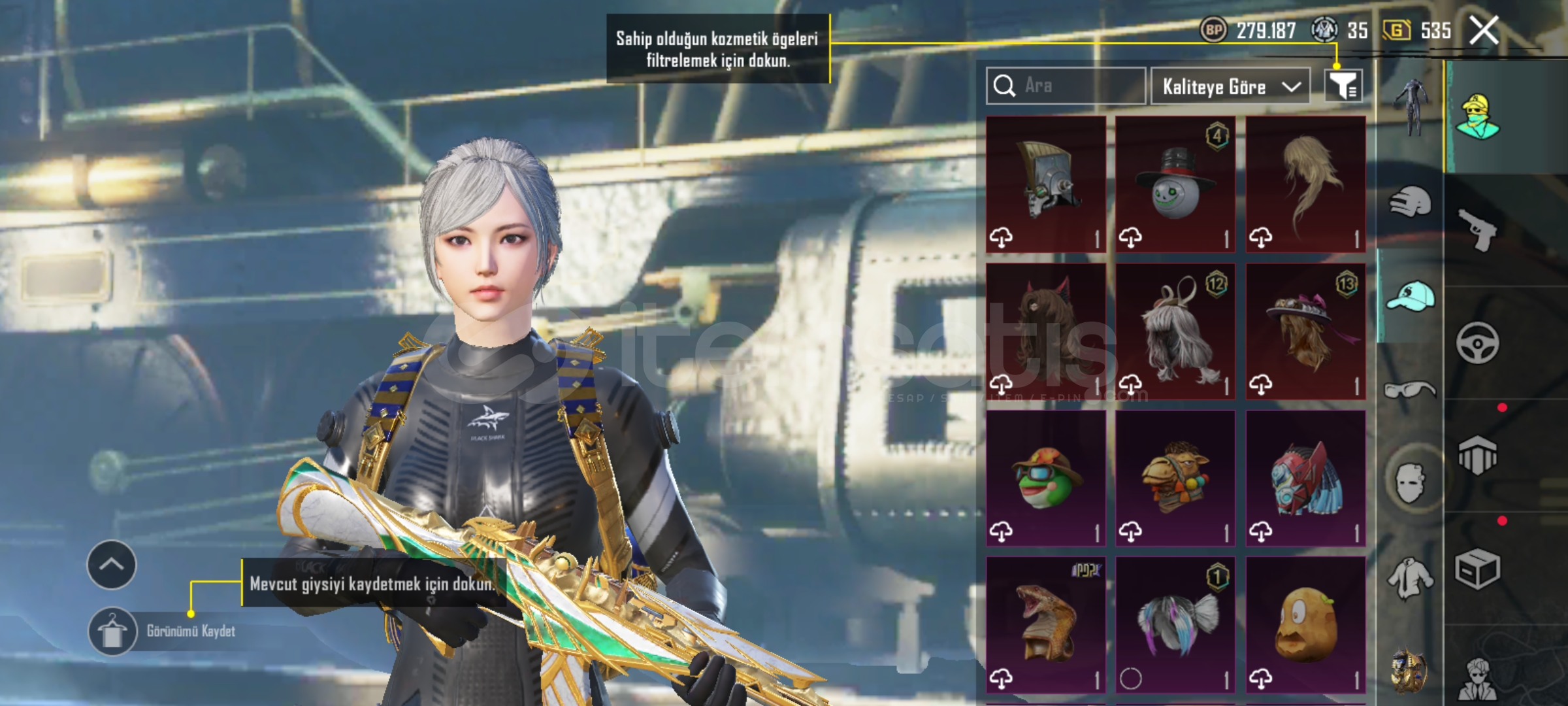The height and width of the screenshot is (706, 1568).
Task: Choose the silver curly wig with bow
Action: (1175, 331)
